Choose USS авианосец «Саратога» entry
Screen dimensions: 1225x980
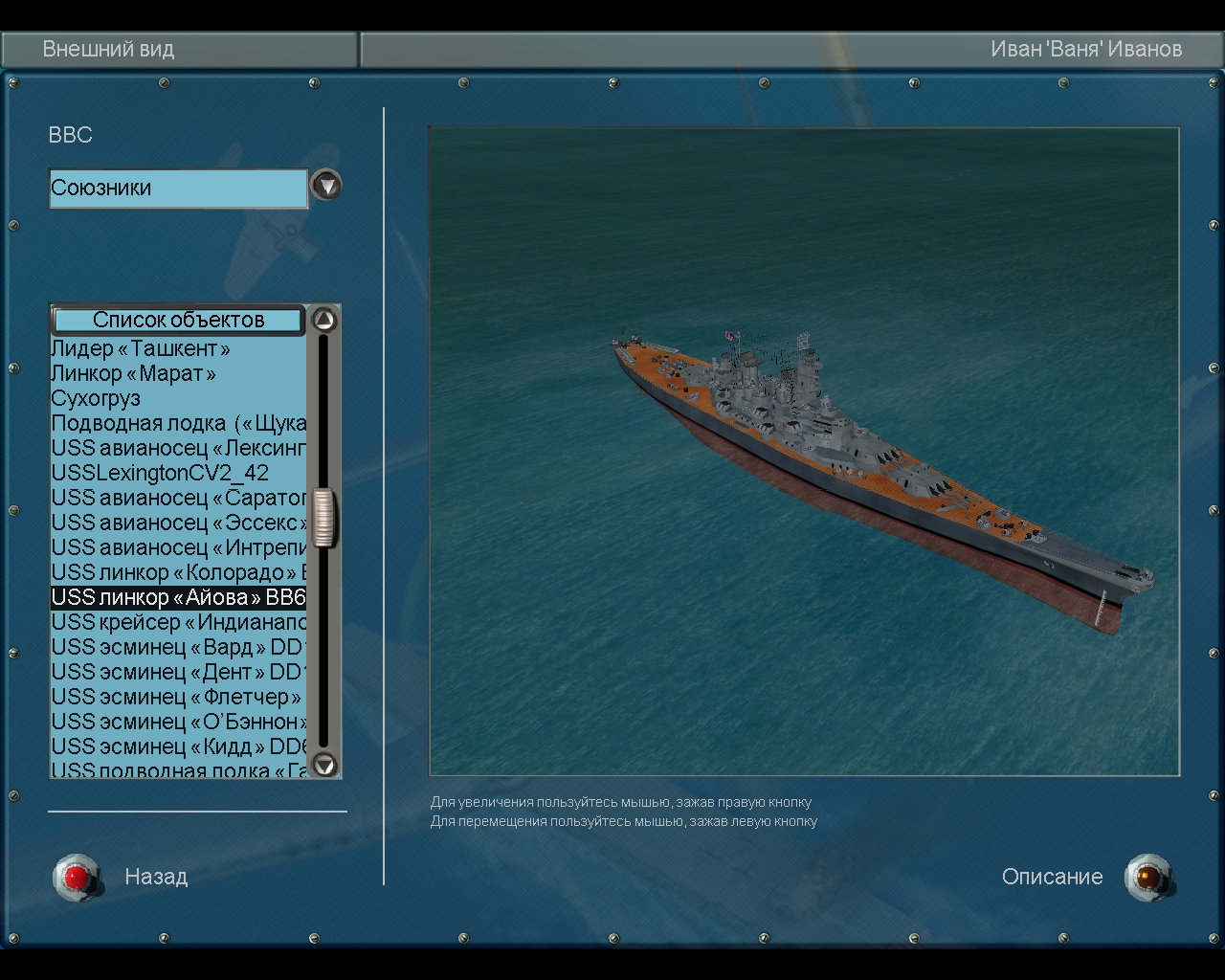pyautogui.click(x=178, y=498)
